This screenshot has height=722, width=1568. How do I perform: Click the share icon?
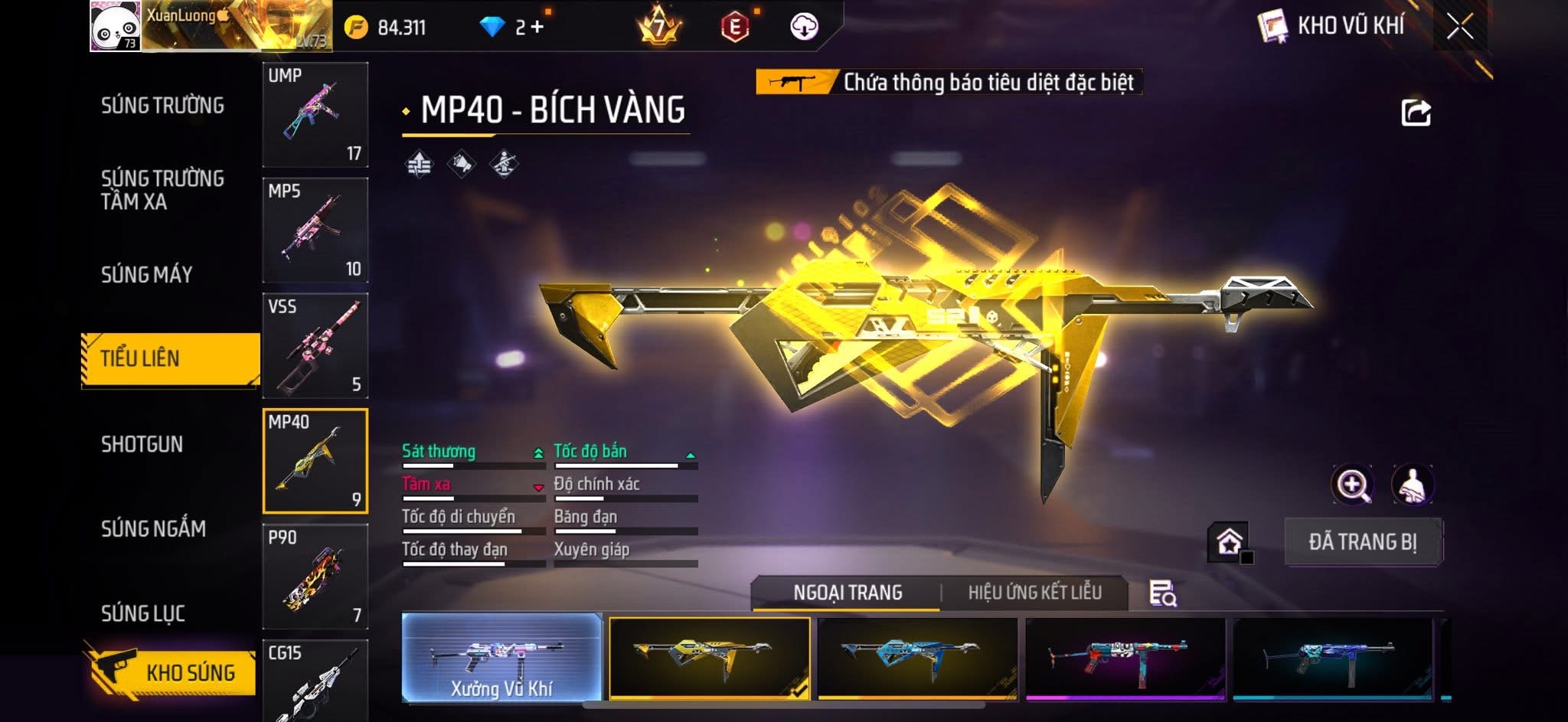tap(1415, 113)
